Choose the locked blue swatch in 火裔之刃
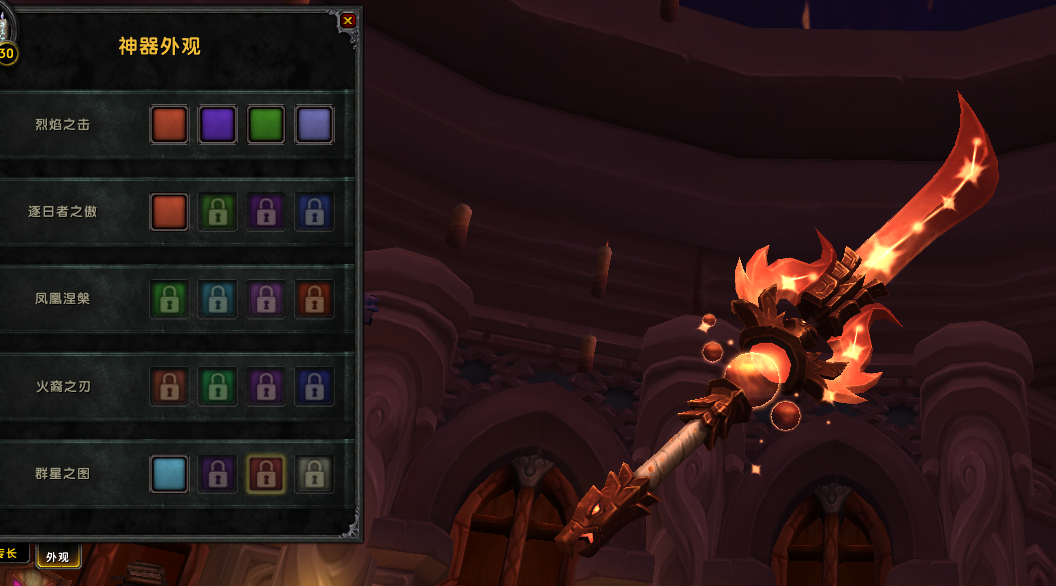Screen dimensions: 1056x586 (314, 386)
